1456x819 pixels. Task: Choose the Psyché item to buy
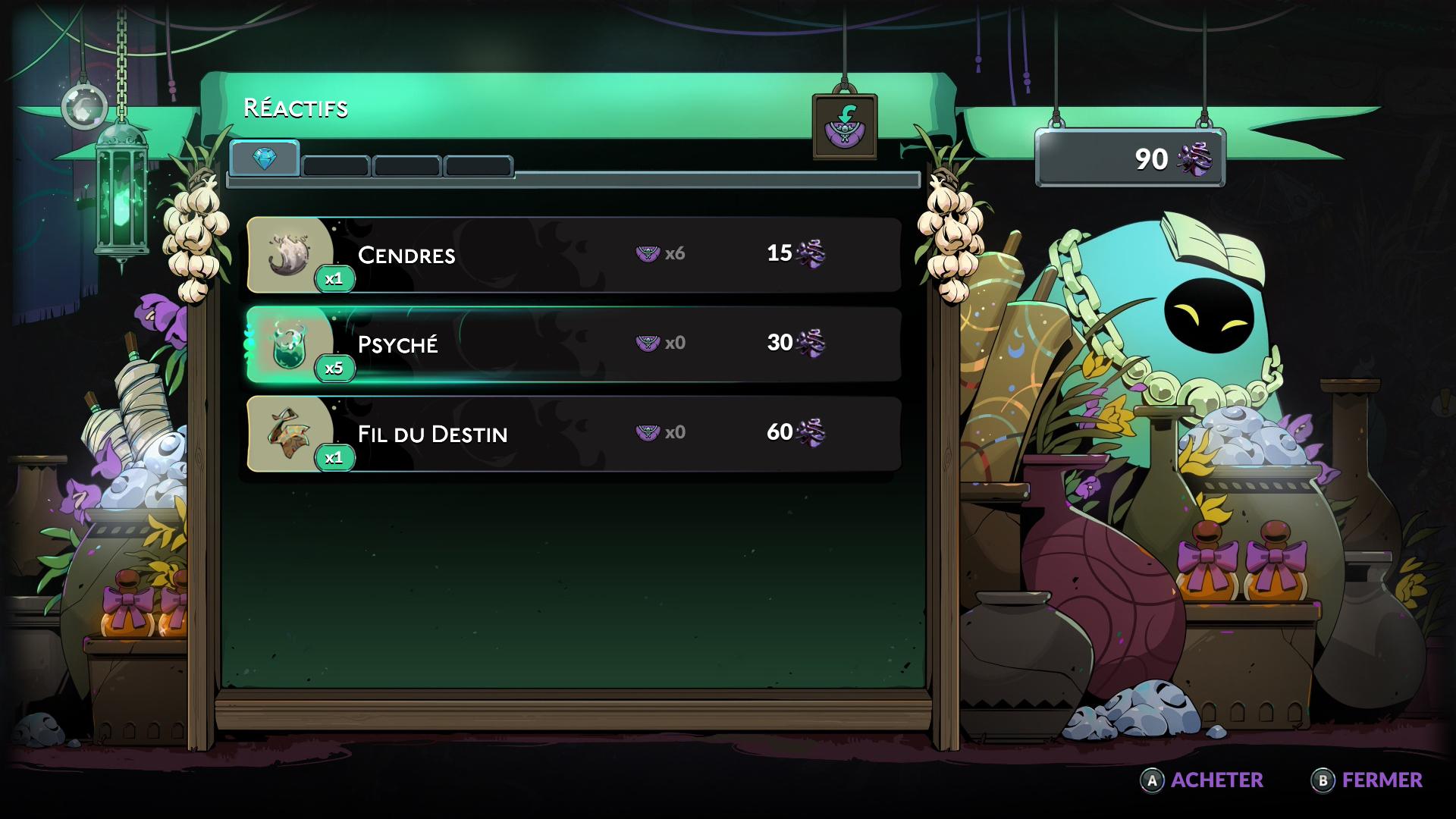574,344
